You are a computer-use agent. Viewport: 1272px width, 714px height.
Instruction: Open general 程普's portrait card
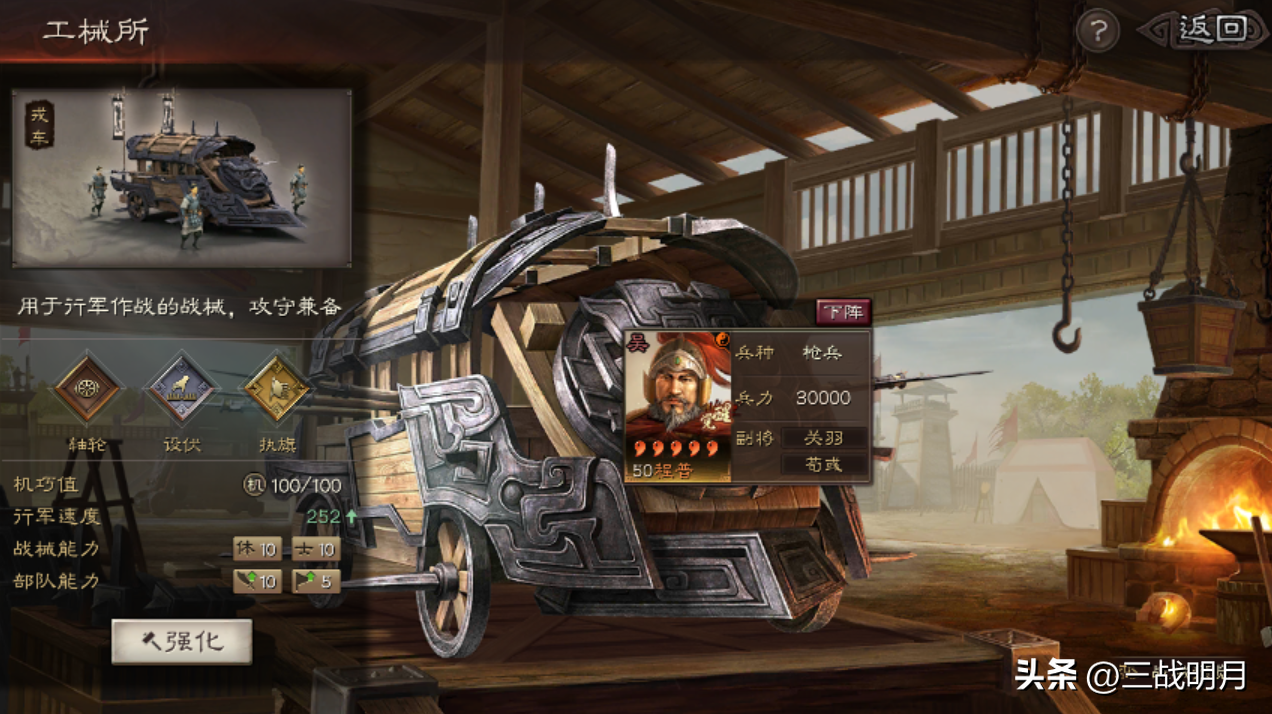(x=677, y=406)
